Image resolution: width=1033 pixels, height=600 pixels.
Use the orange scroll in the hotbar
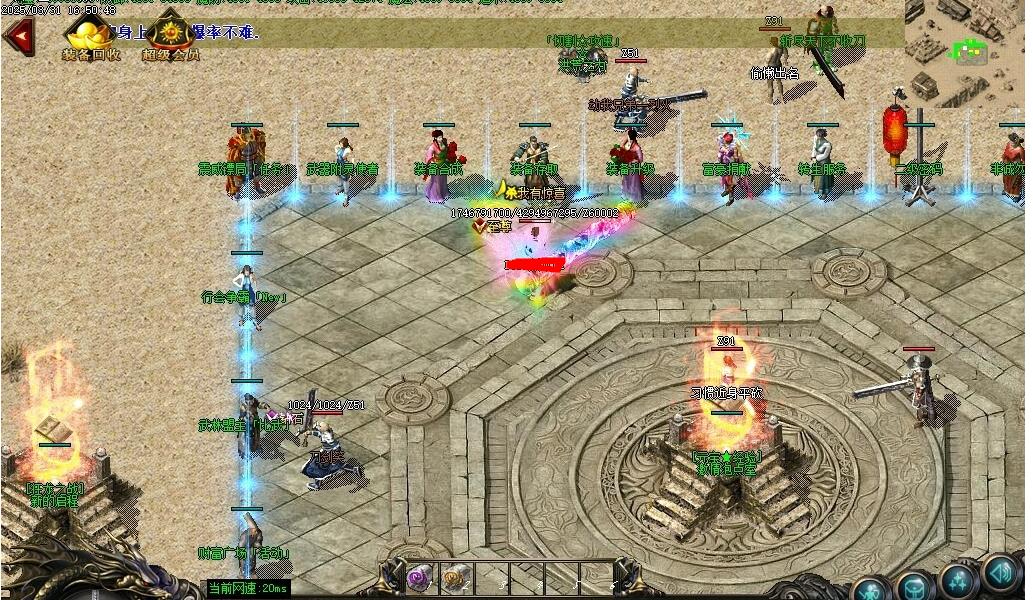click(x=456, y=577)
